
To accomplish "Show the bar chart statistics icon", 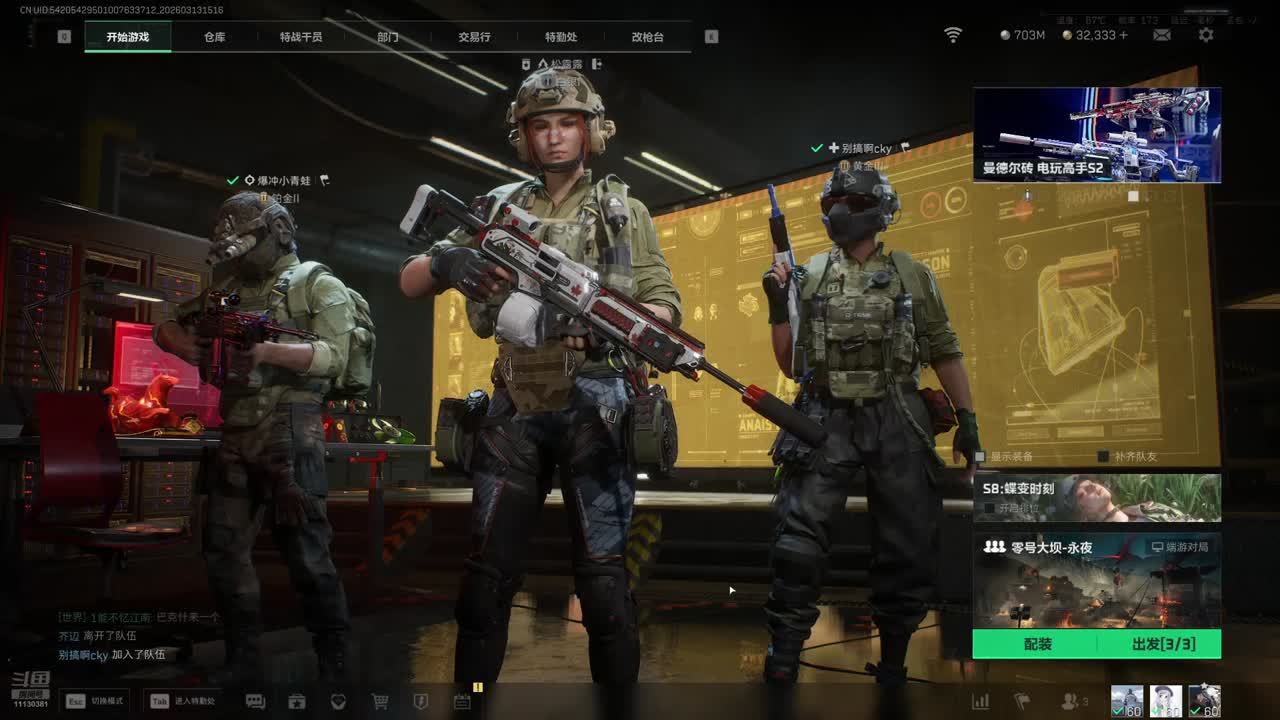I will coord(981,702).
